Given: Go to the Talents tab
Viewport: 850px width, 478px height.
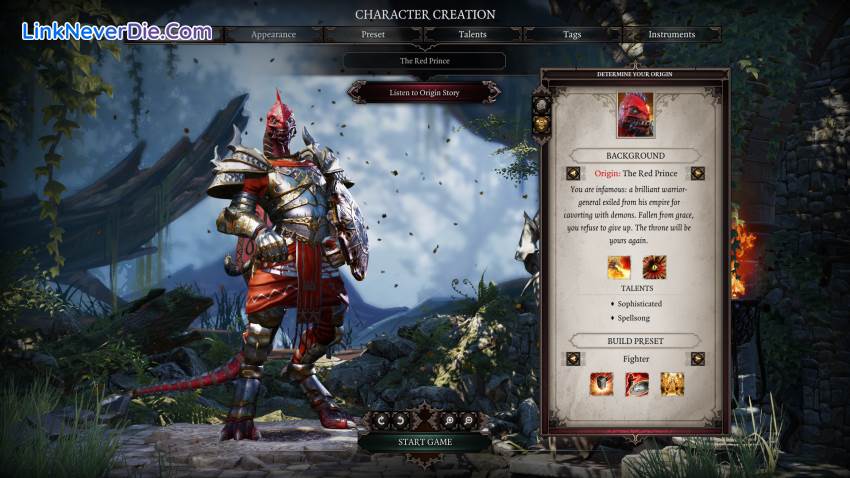Looking at the screenshot, I should point(473,34).
